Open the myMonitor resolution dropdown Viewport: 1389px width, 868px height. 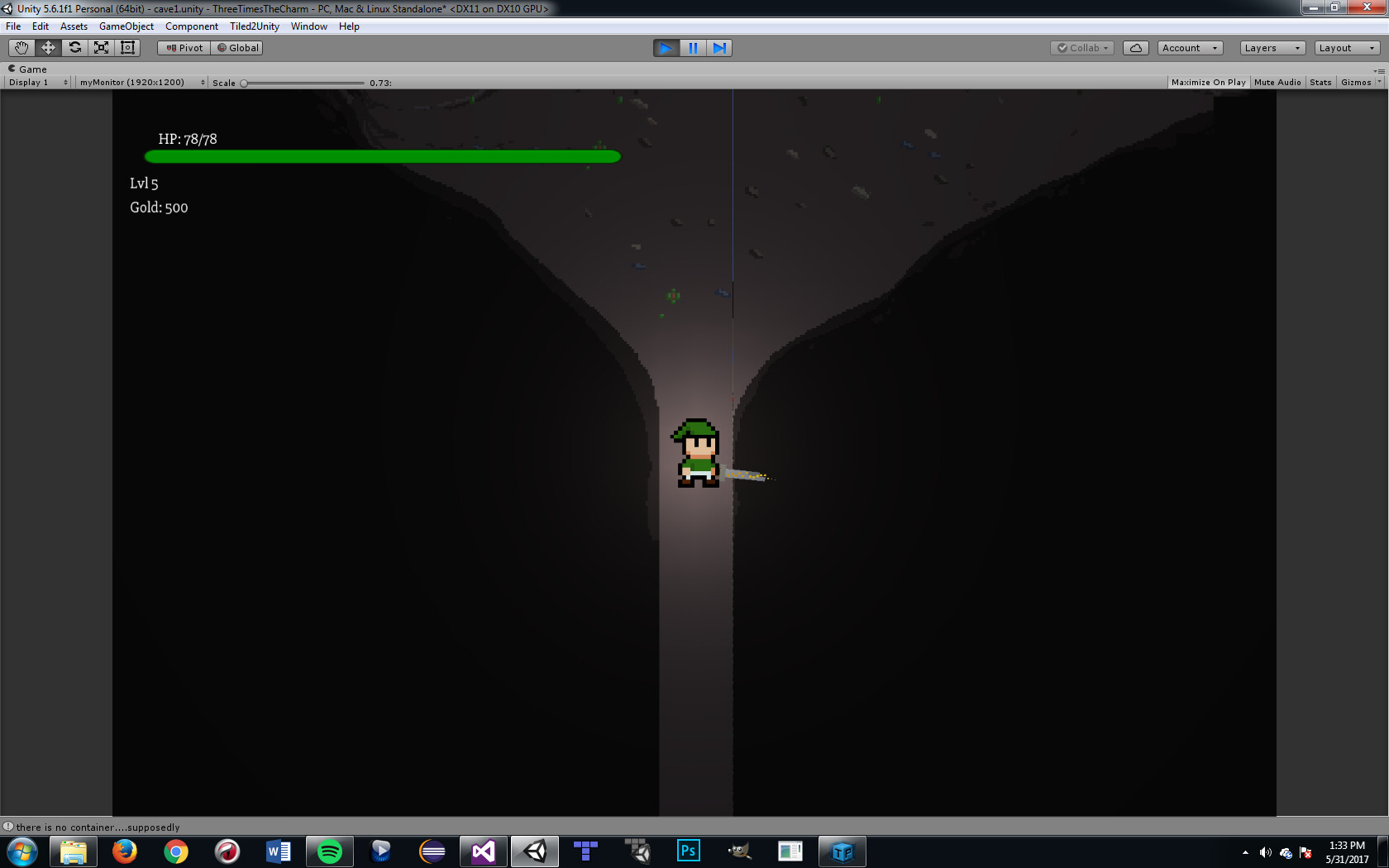click(x=141, y=82)
